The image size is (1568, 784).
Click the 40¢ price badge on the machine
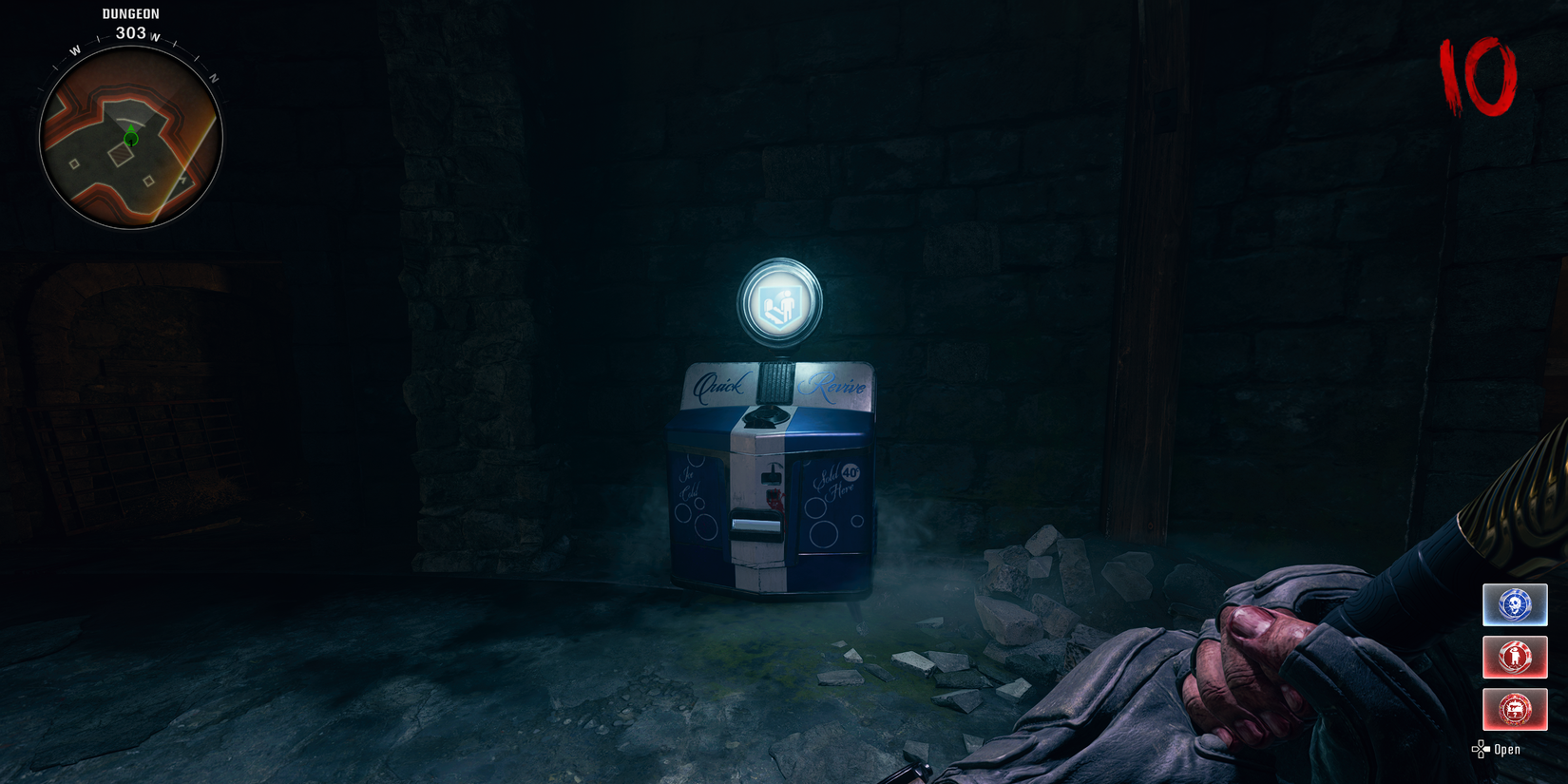click(x=851, y=473)
